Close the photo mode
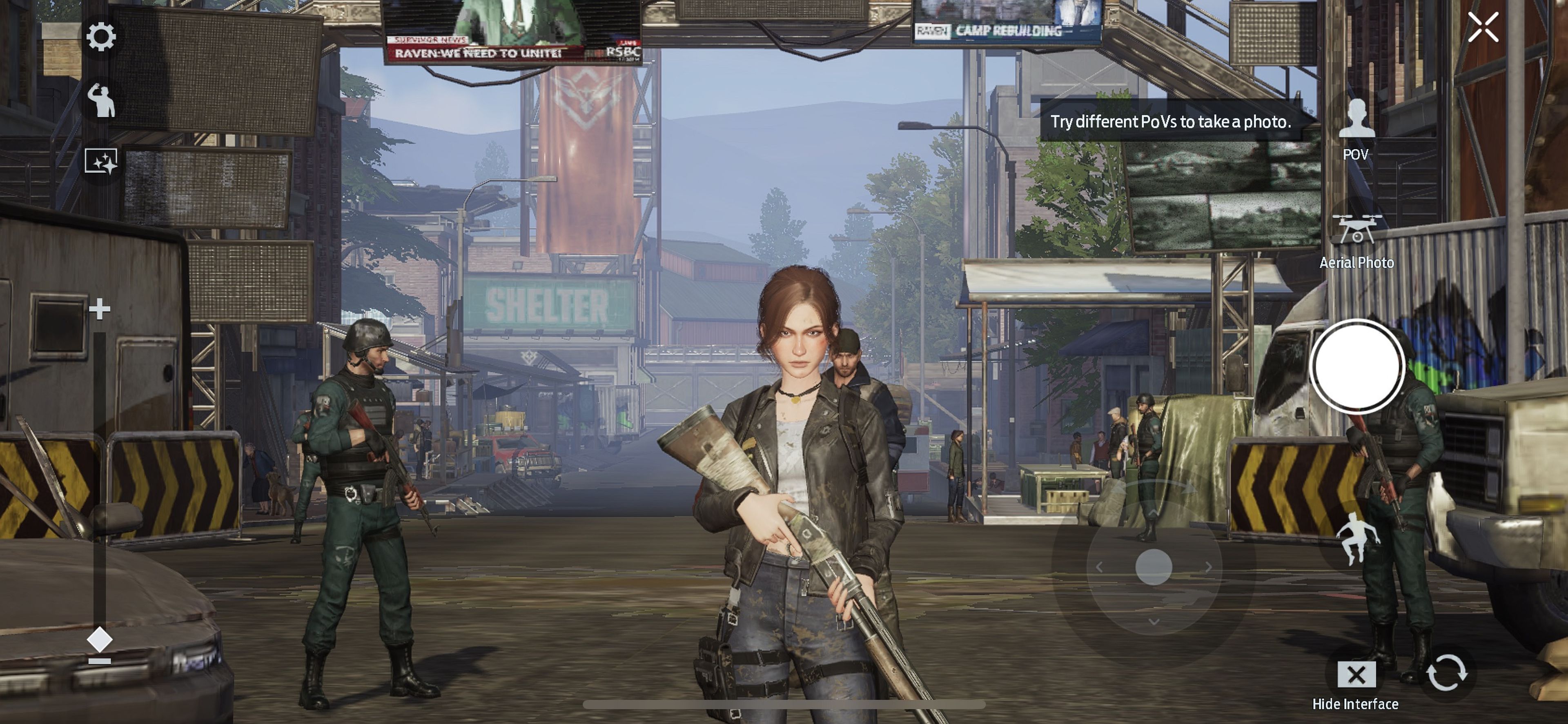 click(1483, 27)
